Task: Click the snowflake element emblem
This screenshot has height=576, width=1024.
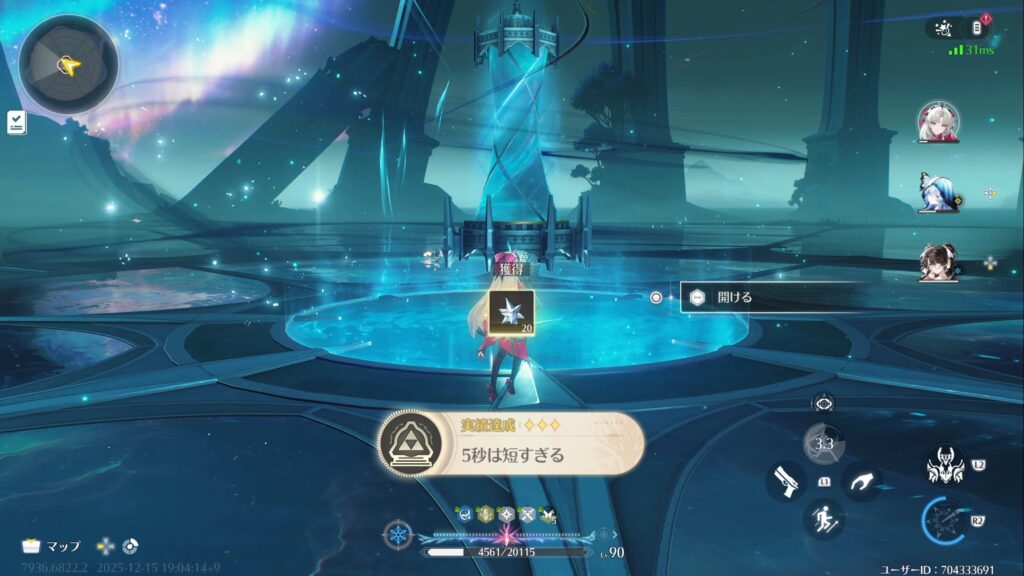Action: (398, 534)
